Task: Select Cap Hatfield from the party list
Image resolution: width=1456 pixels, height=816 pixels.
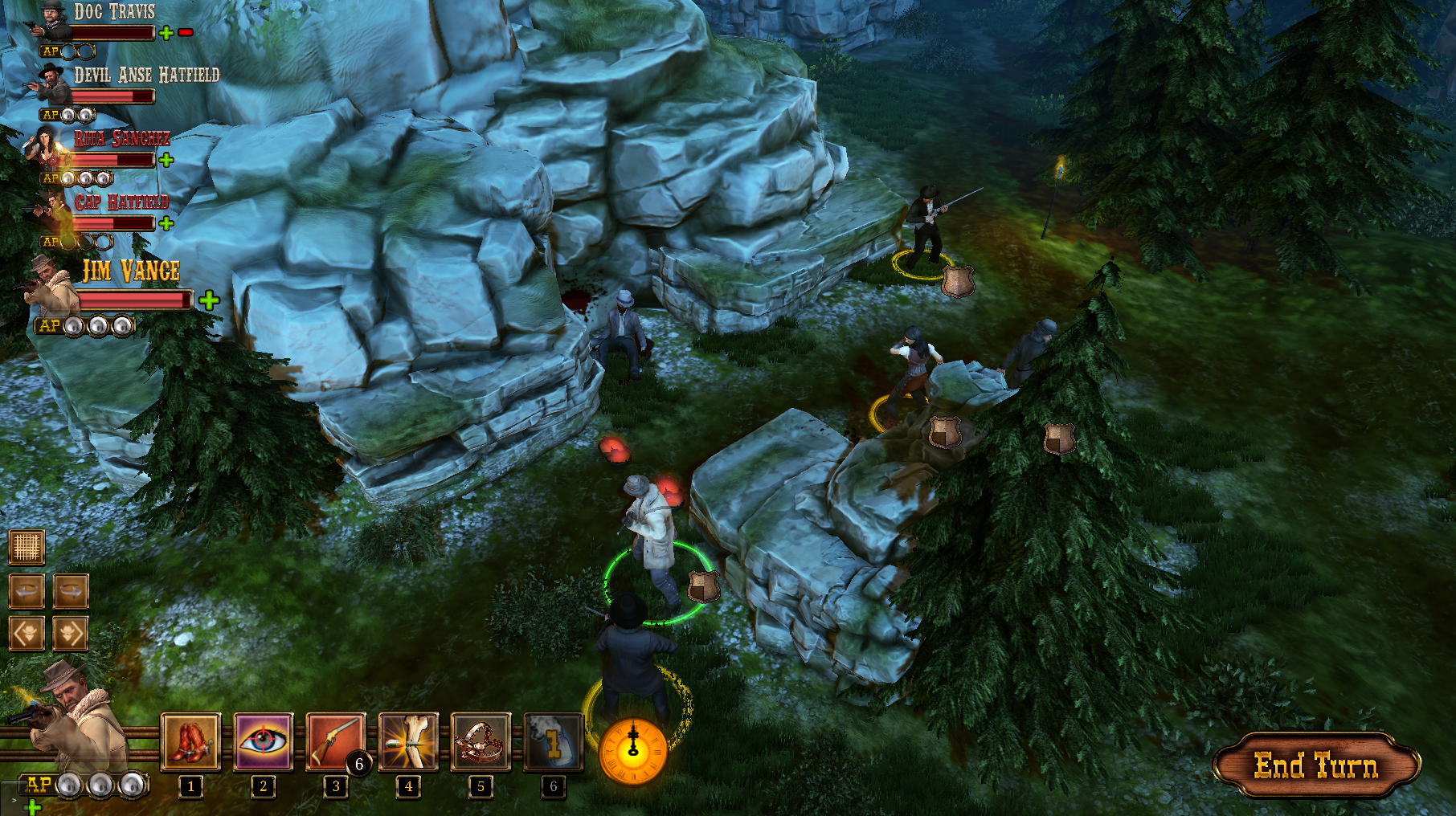Action: click(x=51, y=210)
